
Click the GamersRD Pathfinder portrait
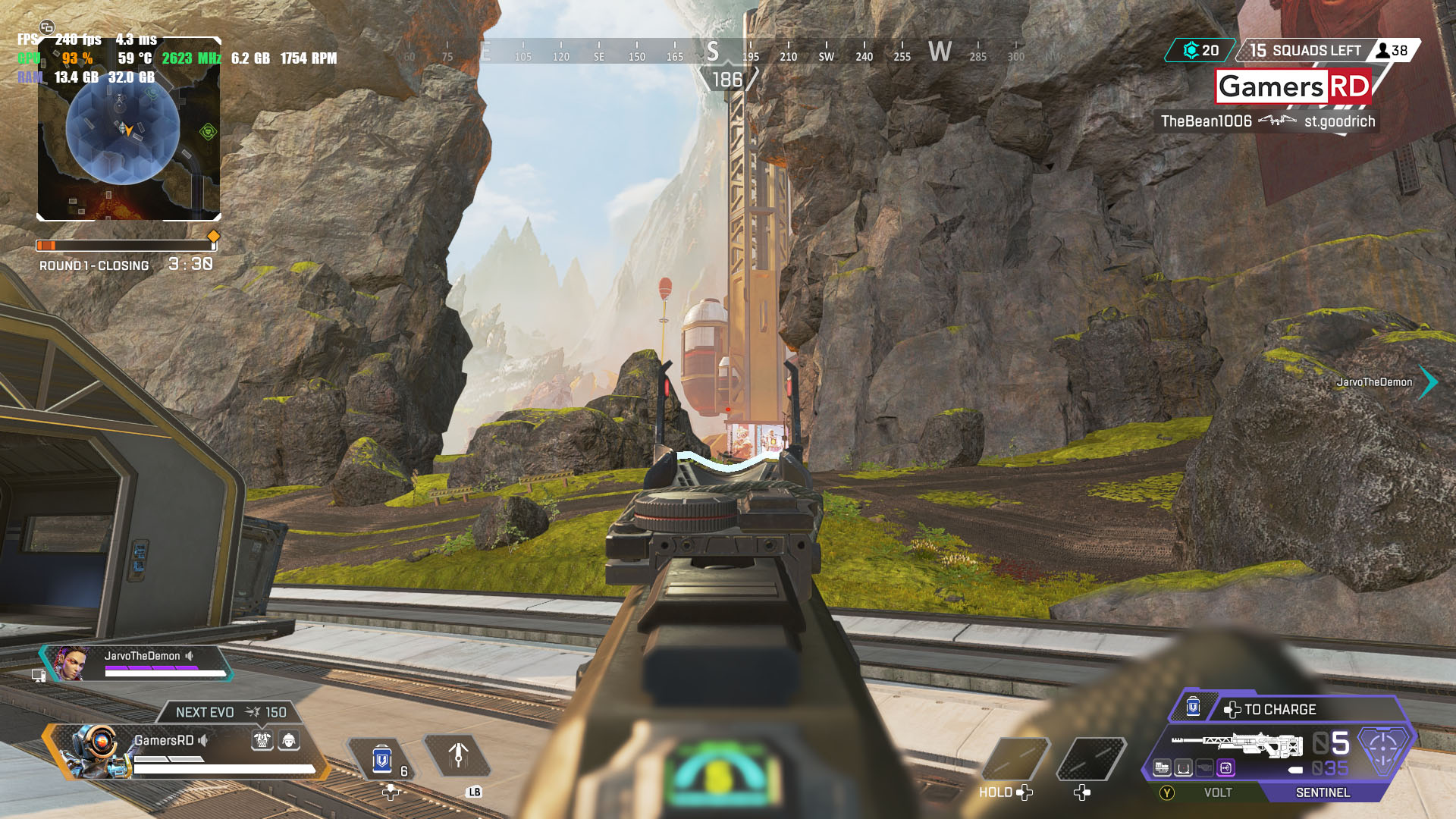coord(96,752)
